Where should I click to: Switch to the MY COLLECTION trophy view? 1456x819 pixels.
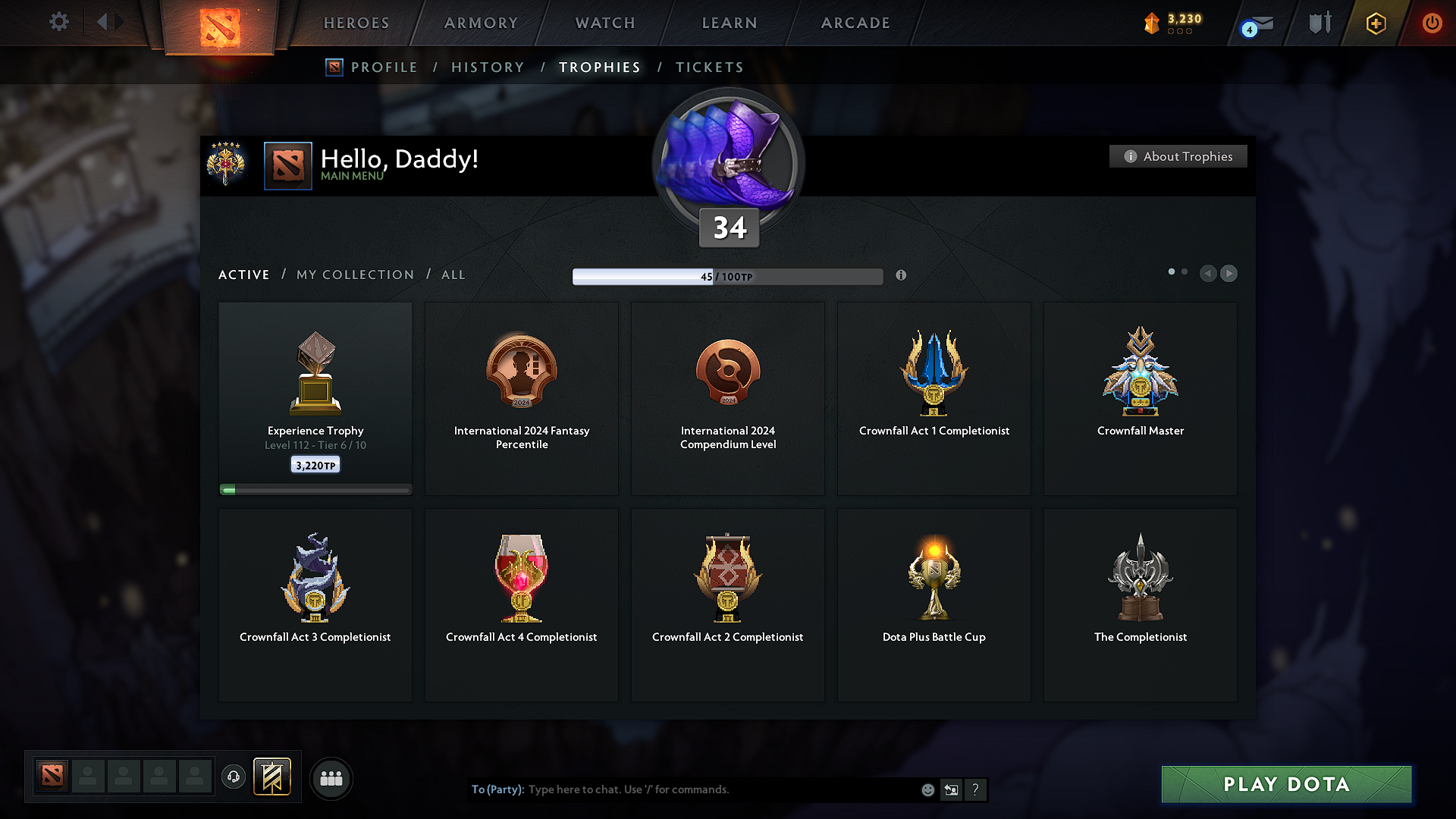point(354,275)
